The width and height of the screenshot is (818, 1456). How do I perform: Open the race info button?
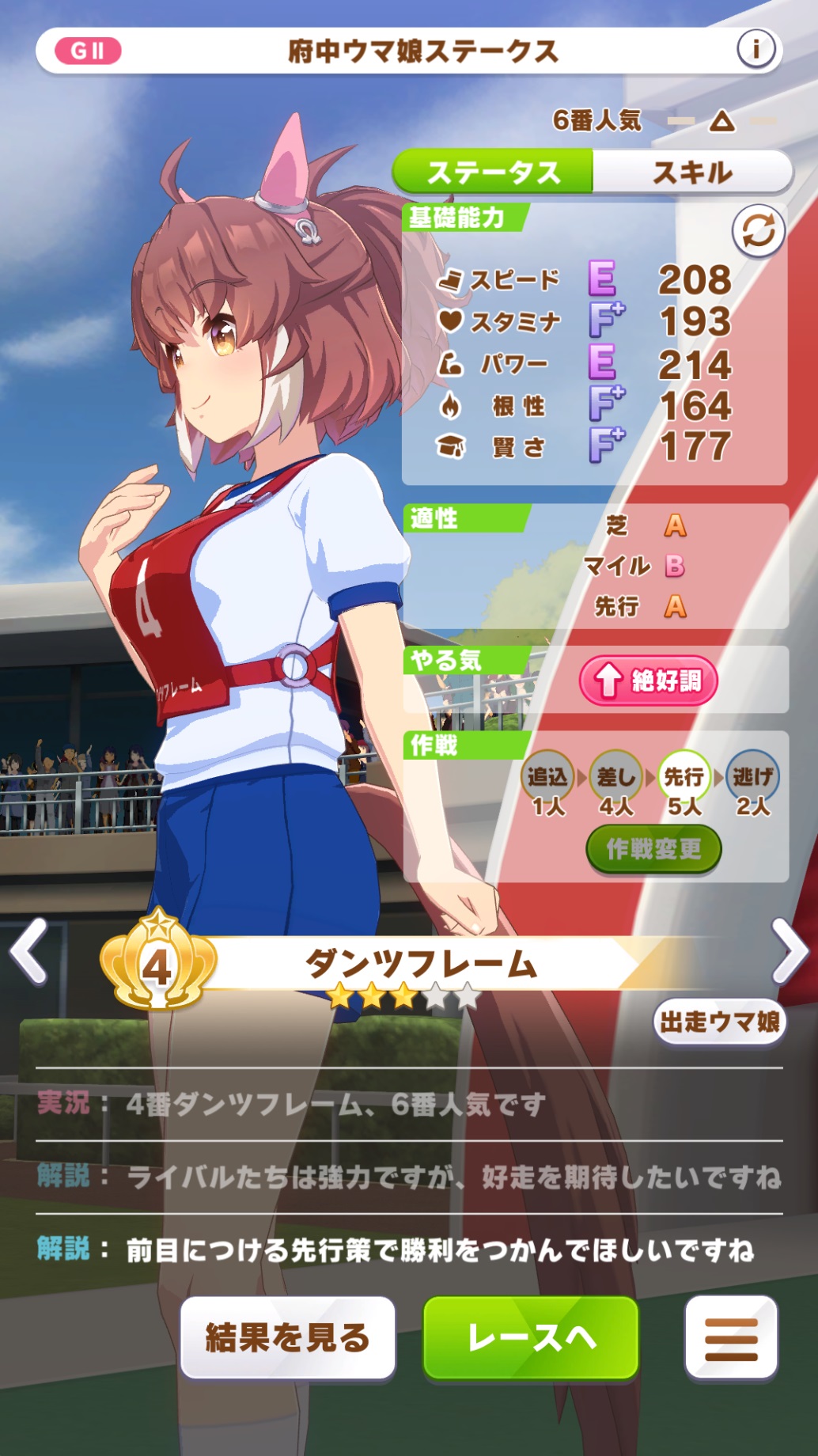(756, 50)
